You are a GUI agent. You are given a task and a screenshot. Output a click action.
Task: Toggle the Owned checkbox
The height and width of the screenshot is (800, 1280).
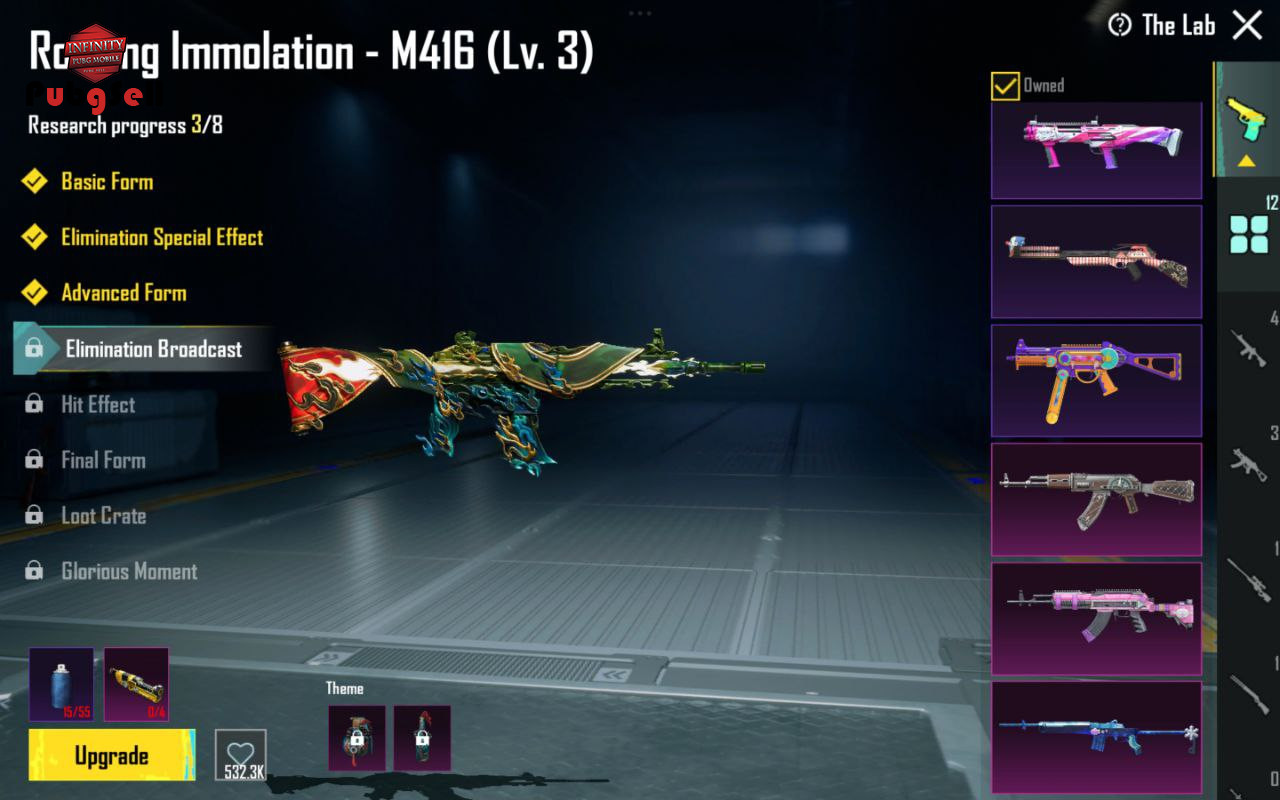click(x=1005, y=86)
